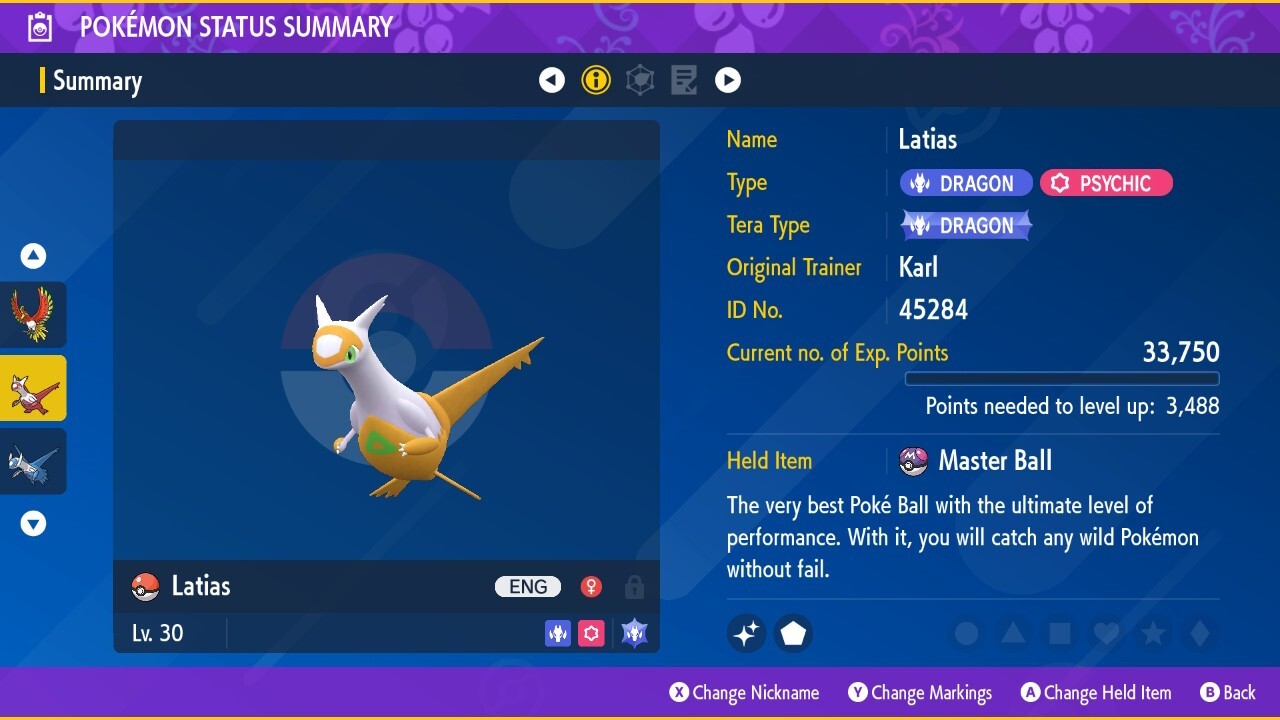Click the experience points progress bar

click(x=1062, y=379)
